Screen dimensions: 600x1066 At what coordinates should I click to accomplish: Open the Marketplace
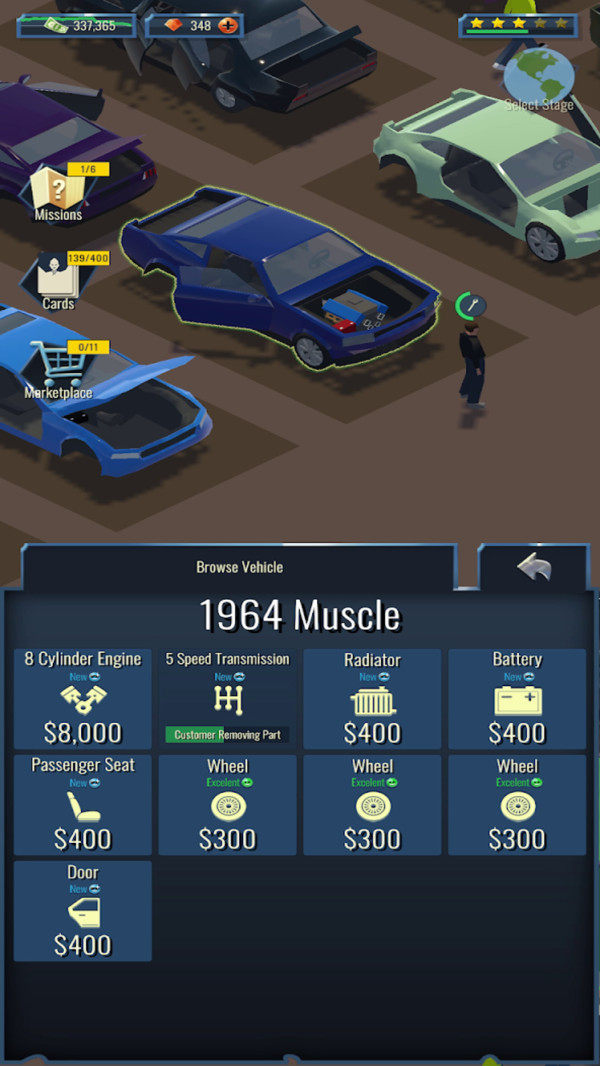58,370
